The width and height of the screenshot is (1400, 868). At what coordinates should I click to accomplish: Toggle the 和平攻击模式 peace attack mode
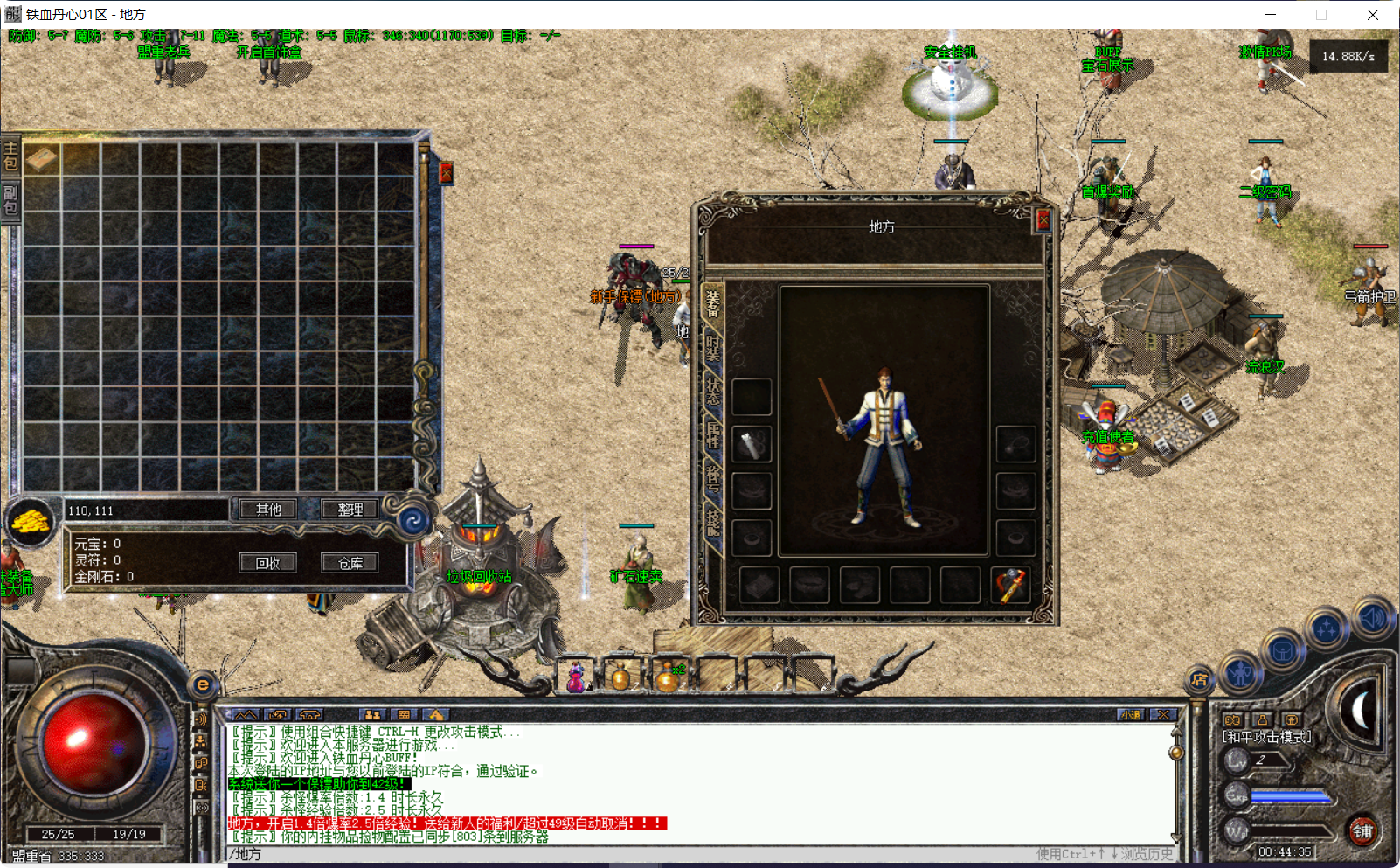1267,735
